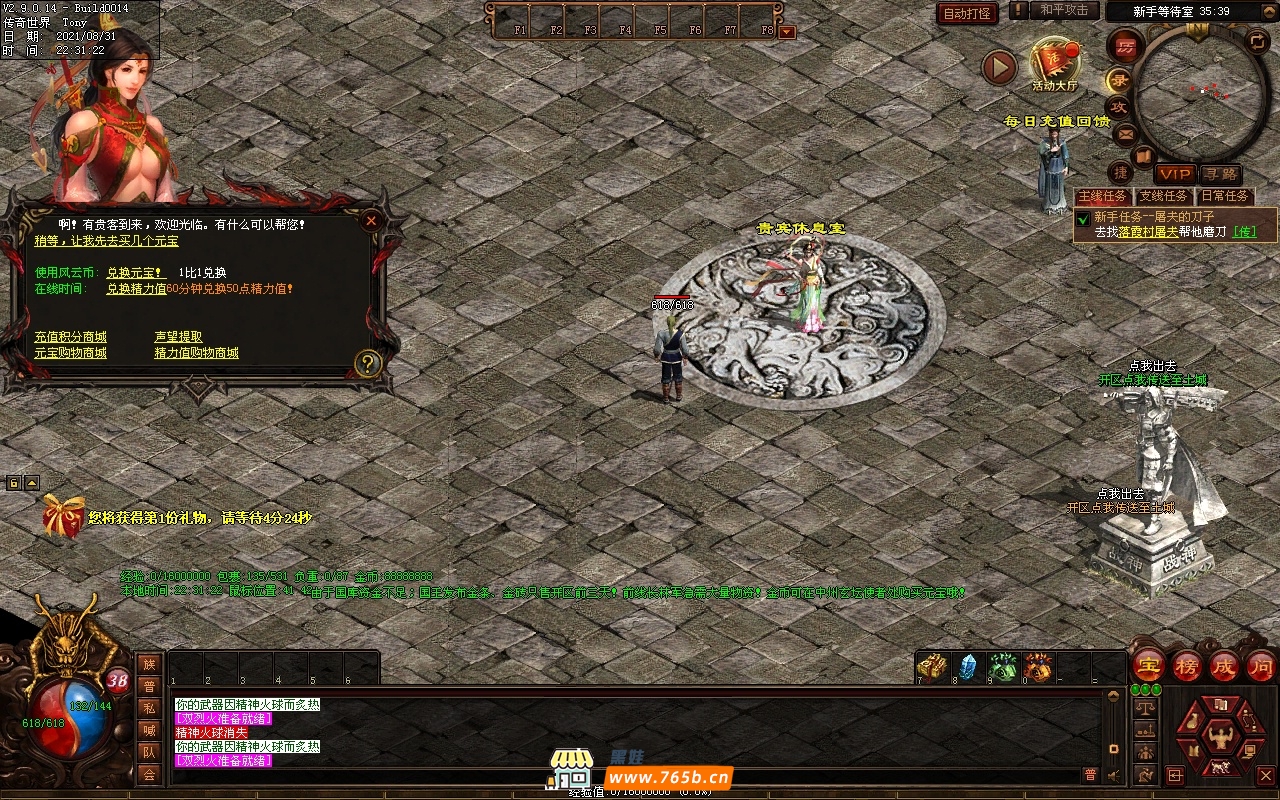Close the NPC dialogue window

[371, 220]
